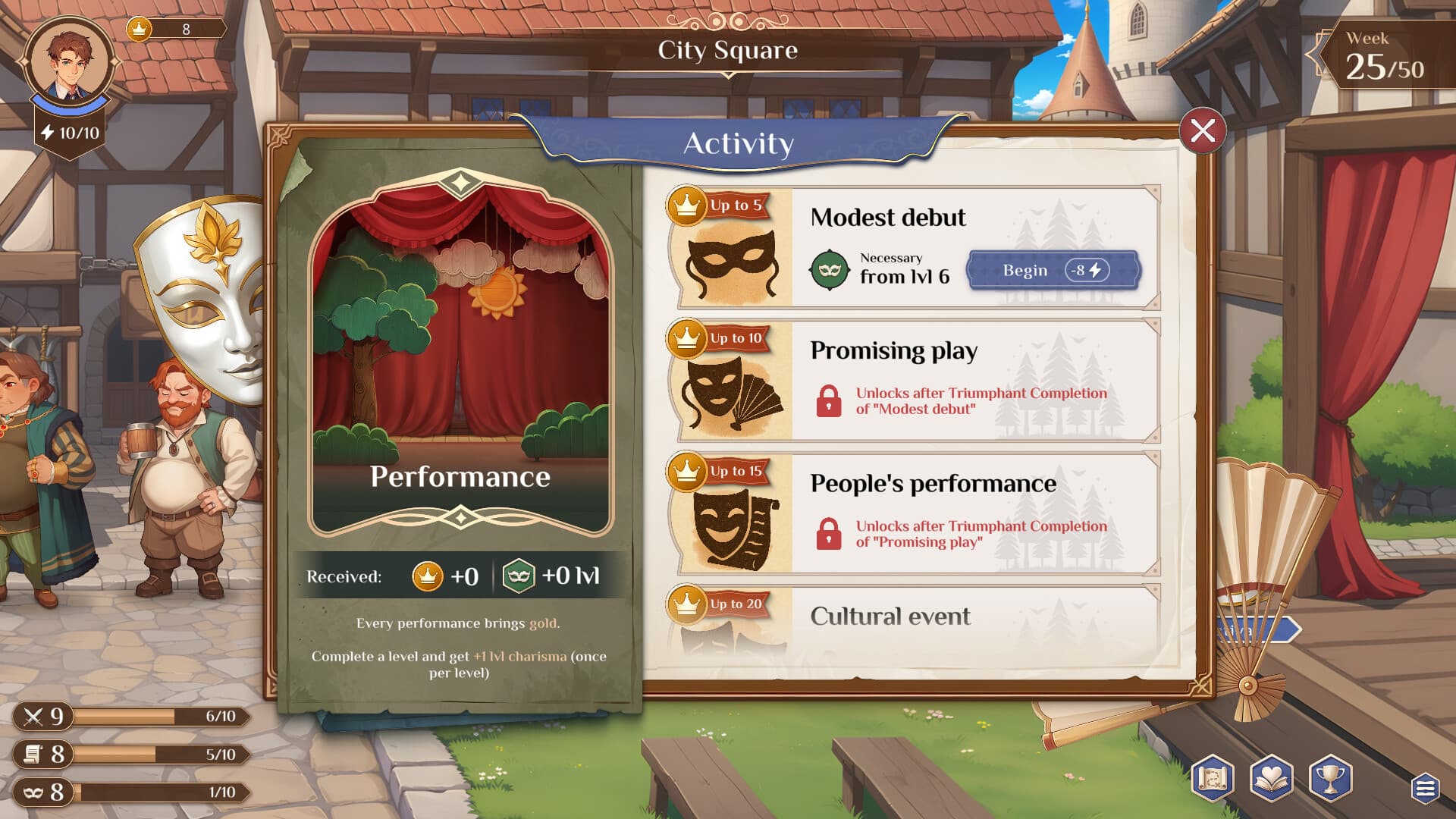Close the Activity window

pos(1202,131)
